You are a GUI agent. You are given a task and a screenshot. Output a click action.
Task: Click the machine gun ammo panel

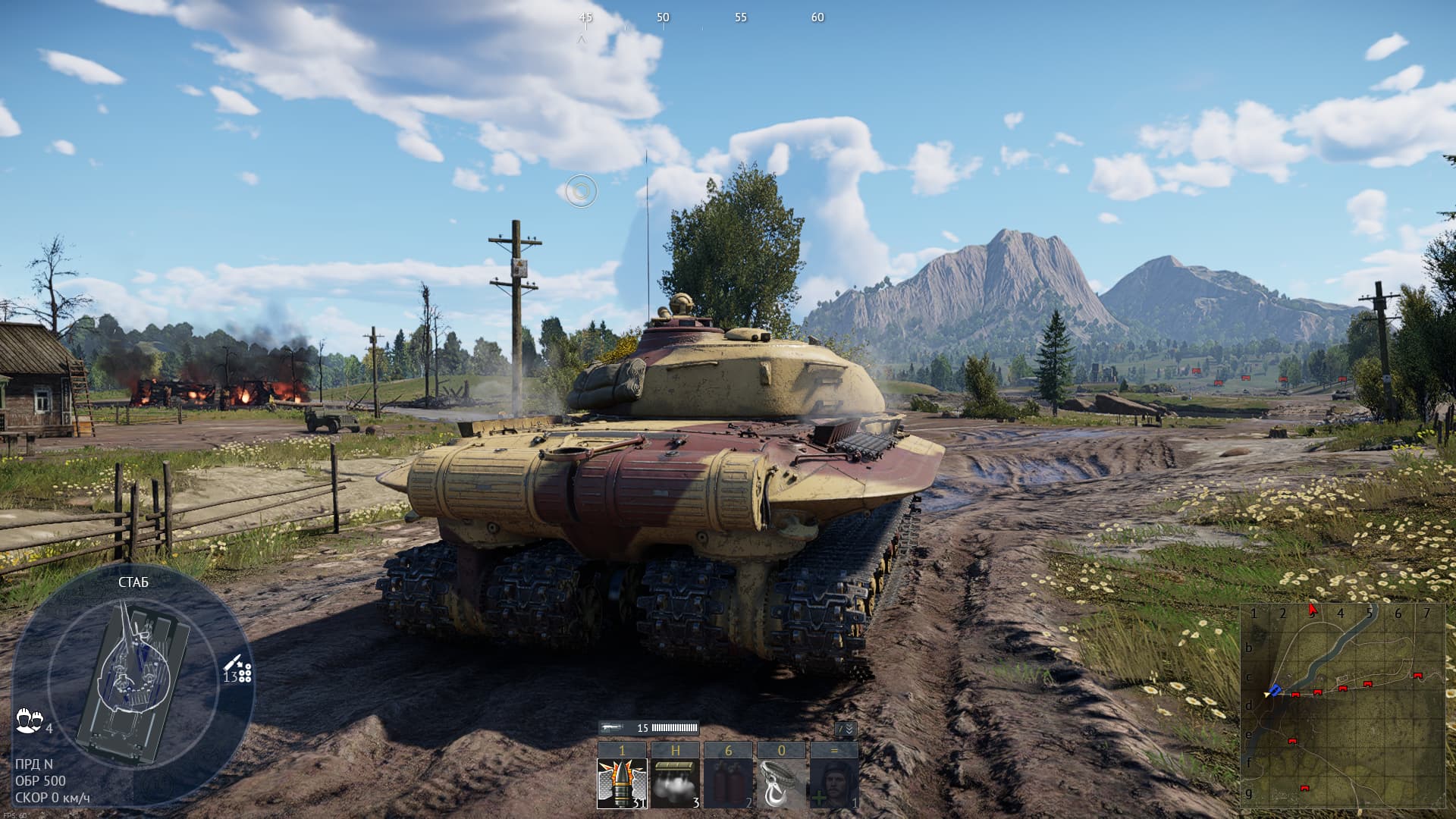click(648, 728)
